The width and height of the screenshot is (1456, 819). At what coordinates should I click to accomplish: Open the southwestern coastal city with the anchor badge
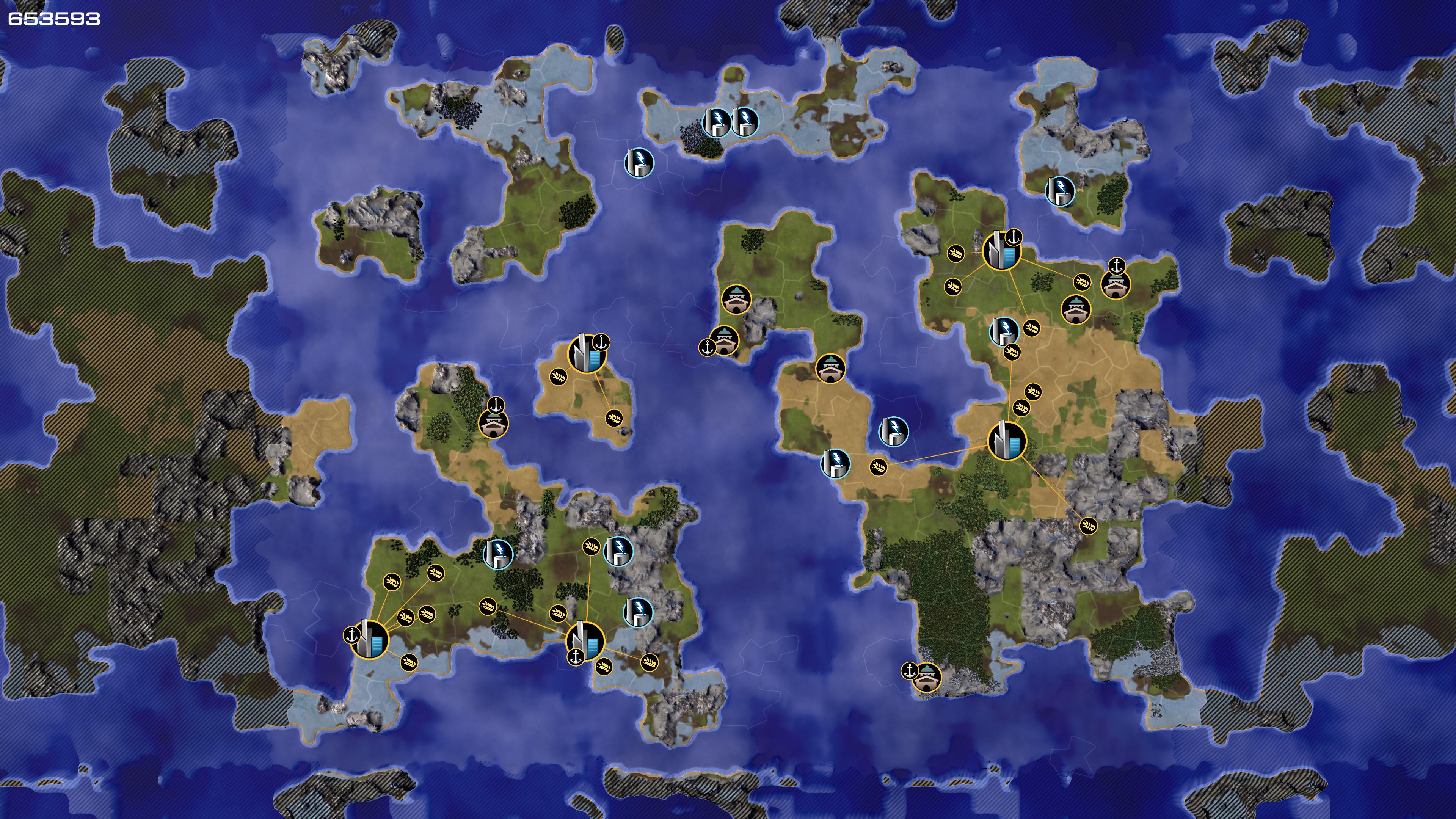370,639
